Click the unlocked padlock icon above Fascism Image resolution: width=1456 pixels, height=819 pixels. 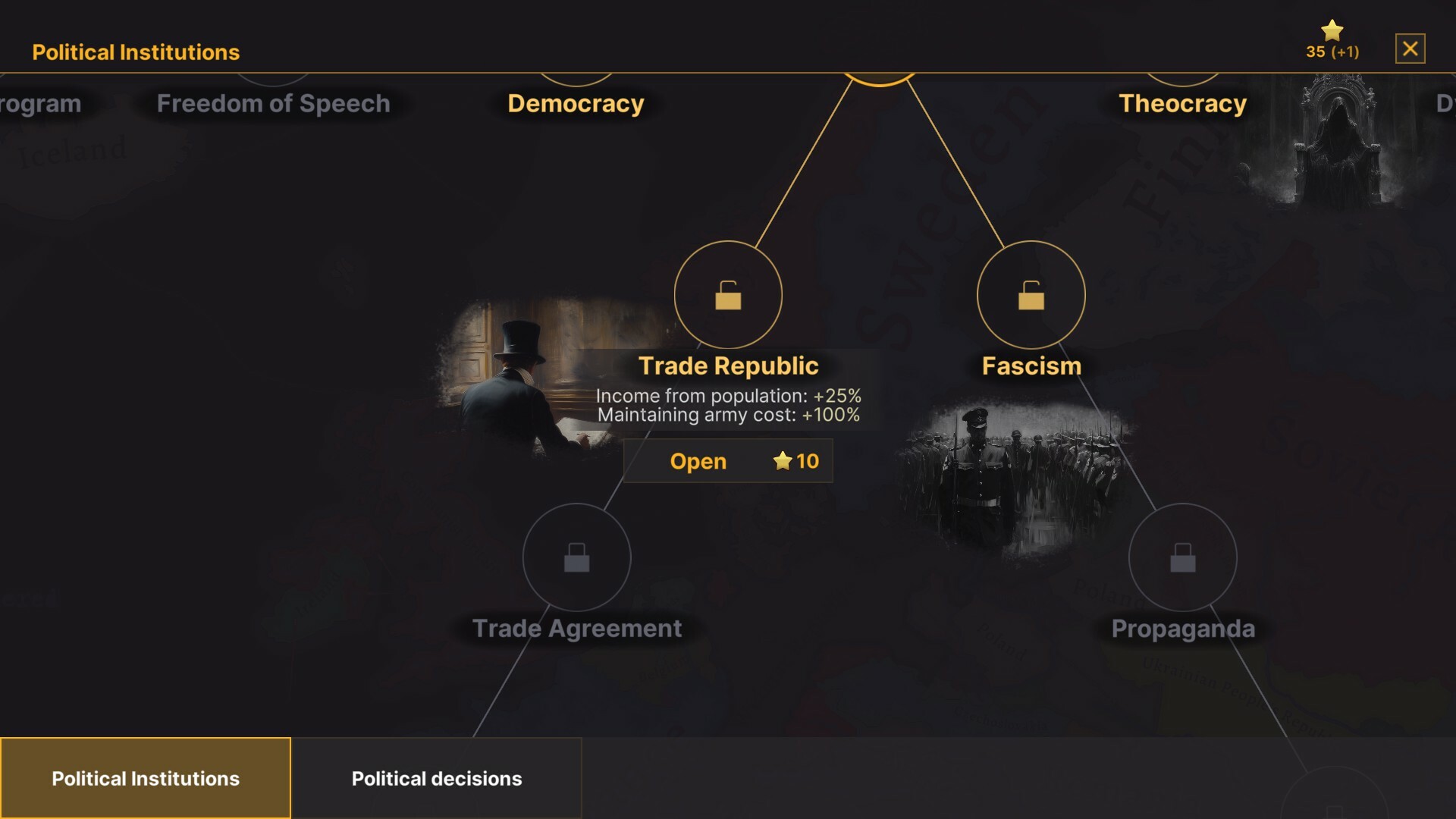coord(1031,297)
